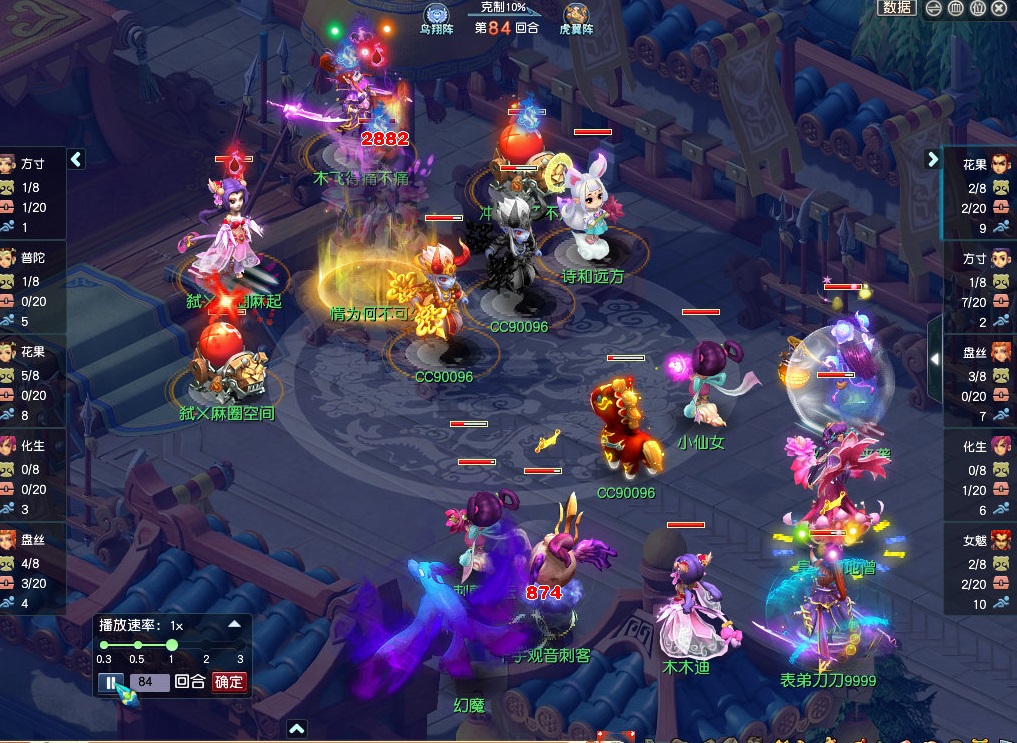The width and height of the screenshot is (1017, 743).
Task: Click the 血 round button
Action: (955, 8)
